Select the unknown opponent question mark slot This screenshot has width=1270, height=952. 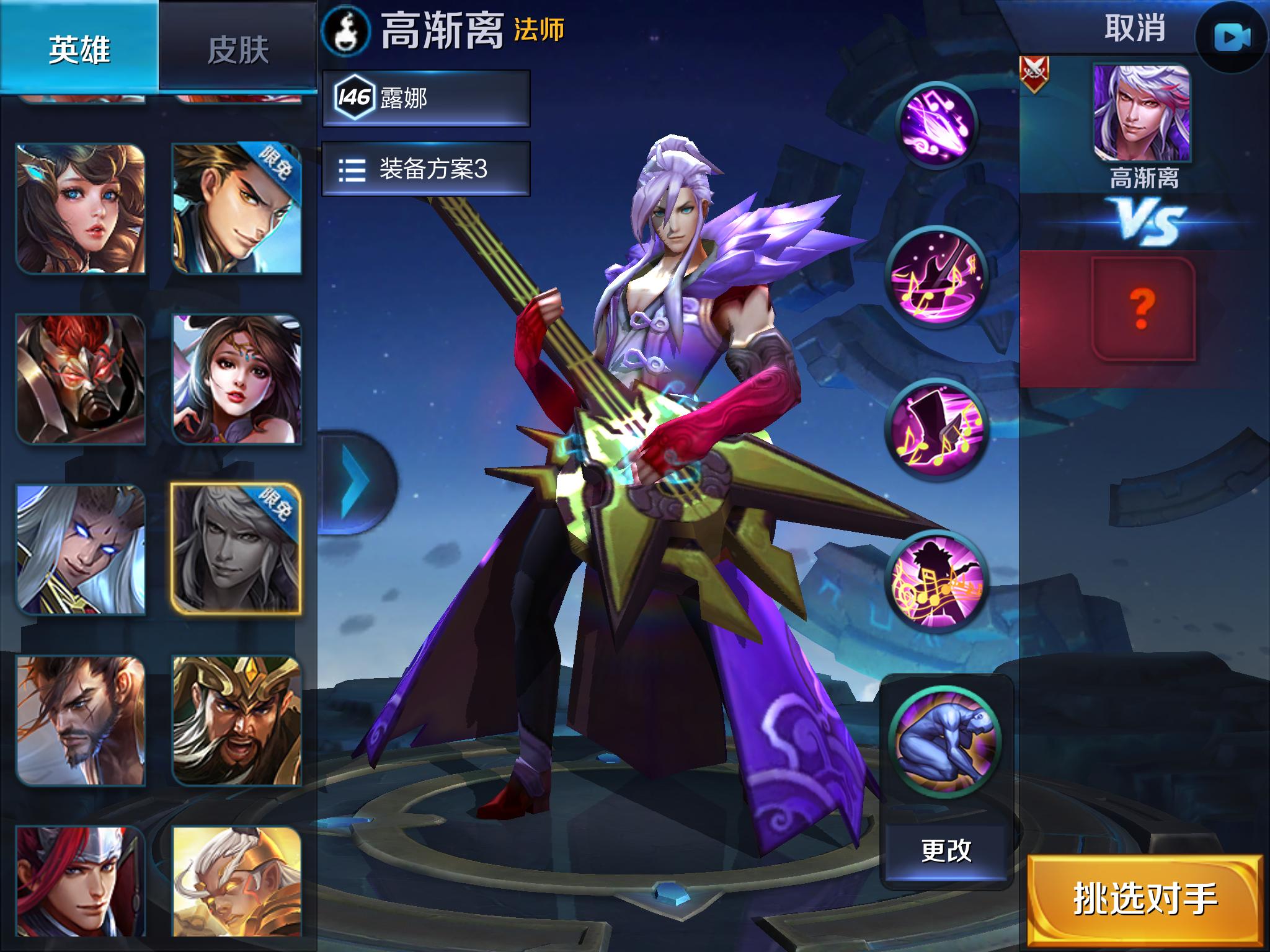tap(1142, 309)
